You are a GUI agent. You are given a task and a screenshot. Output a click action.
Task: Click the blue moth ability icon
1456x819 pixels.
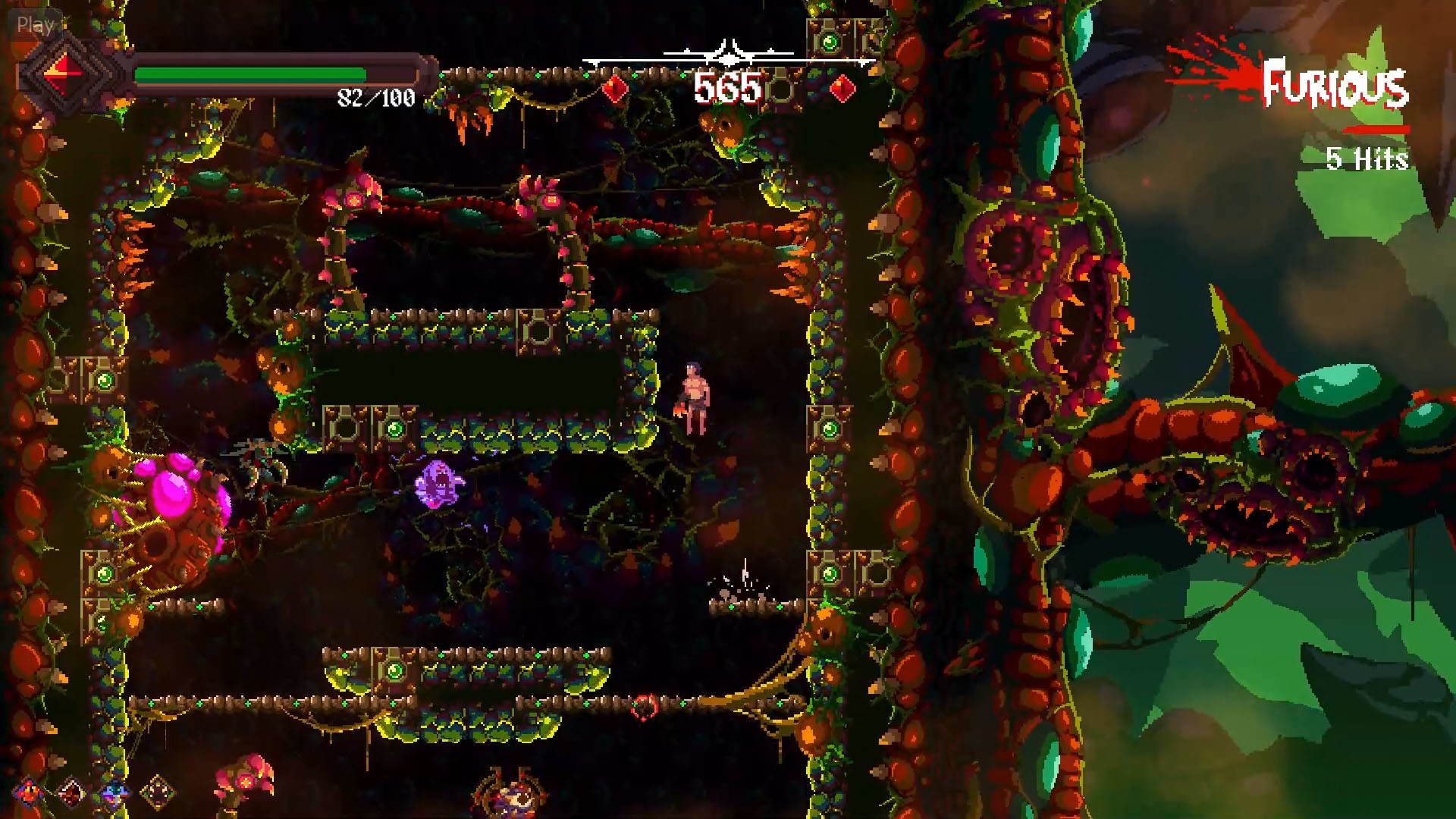point(115,793)
